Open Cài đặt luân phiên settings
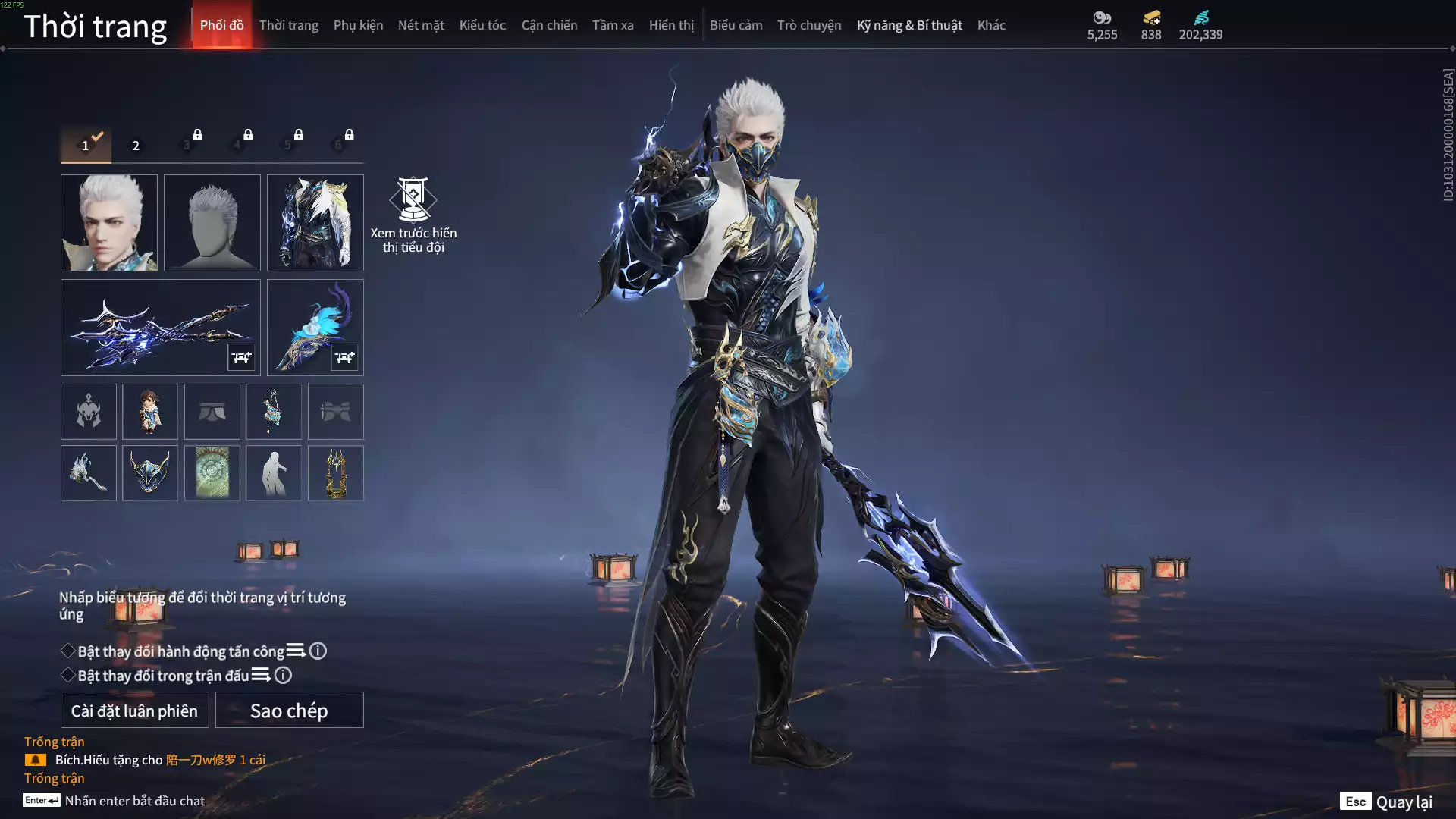This screenshot has width=1456, height=819. 134,711
